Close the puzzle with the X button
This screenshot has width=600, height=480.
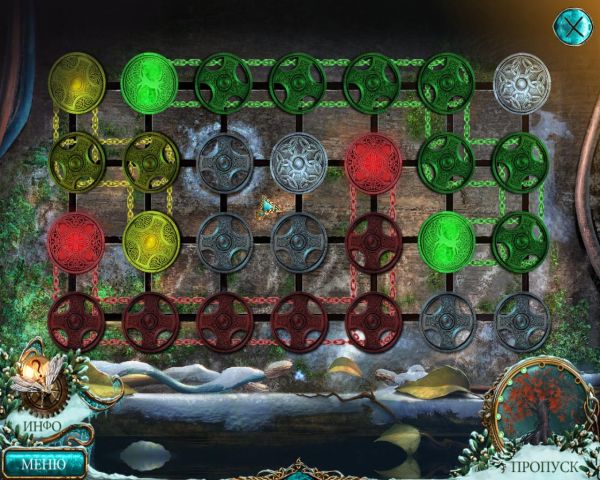pyautogui.click(x=573, y=24)
